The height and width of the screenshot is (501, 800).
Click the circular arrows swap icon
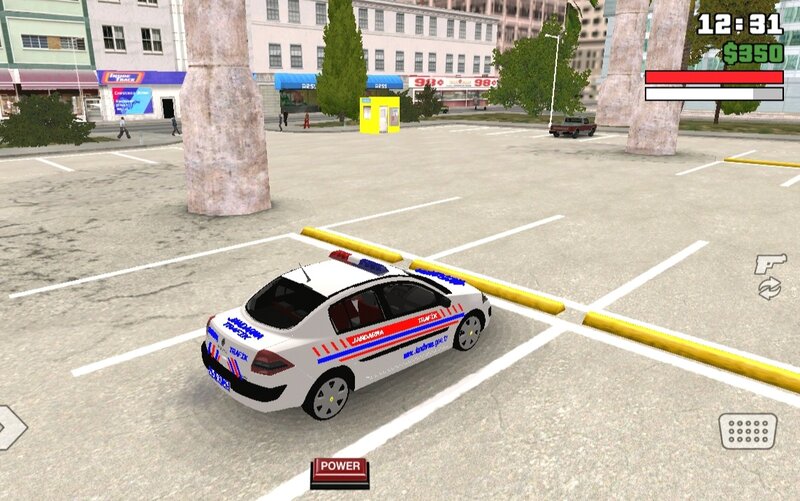[x=769, y=289]
